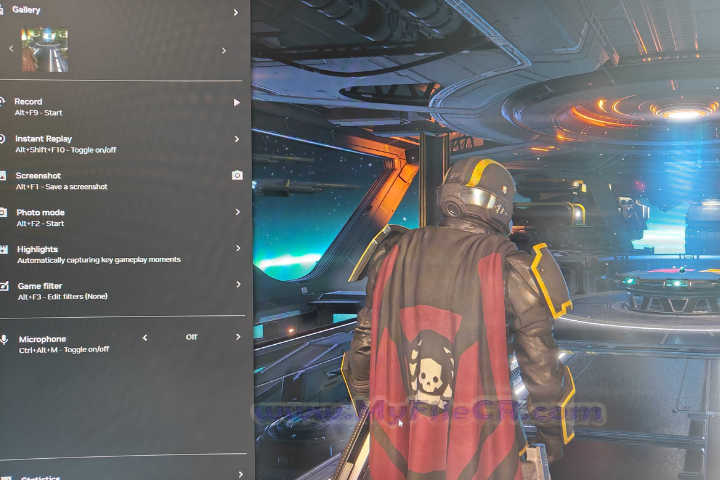Go to previous gallery thumbnail
720x480 pixels.
coord(11,48)
